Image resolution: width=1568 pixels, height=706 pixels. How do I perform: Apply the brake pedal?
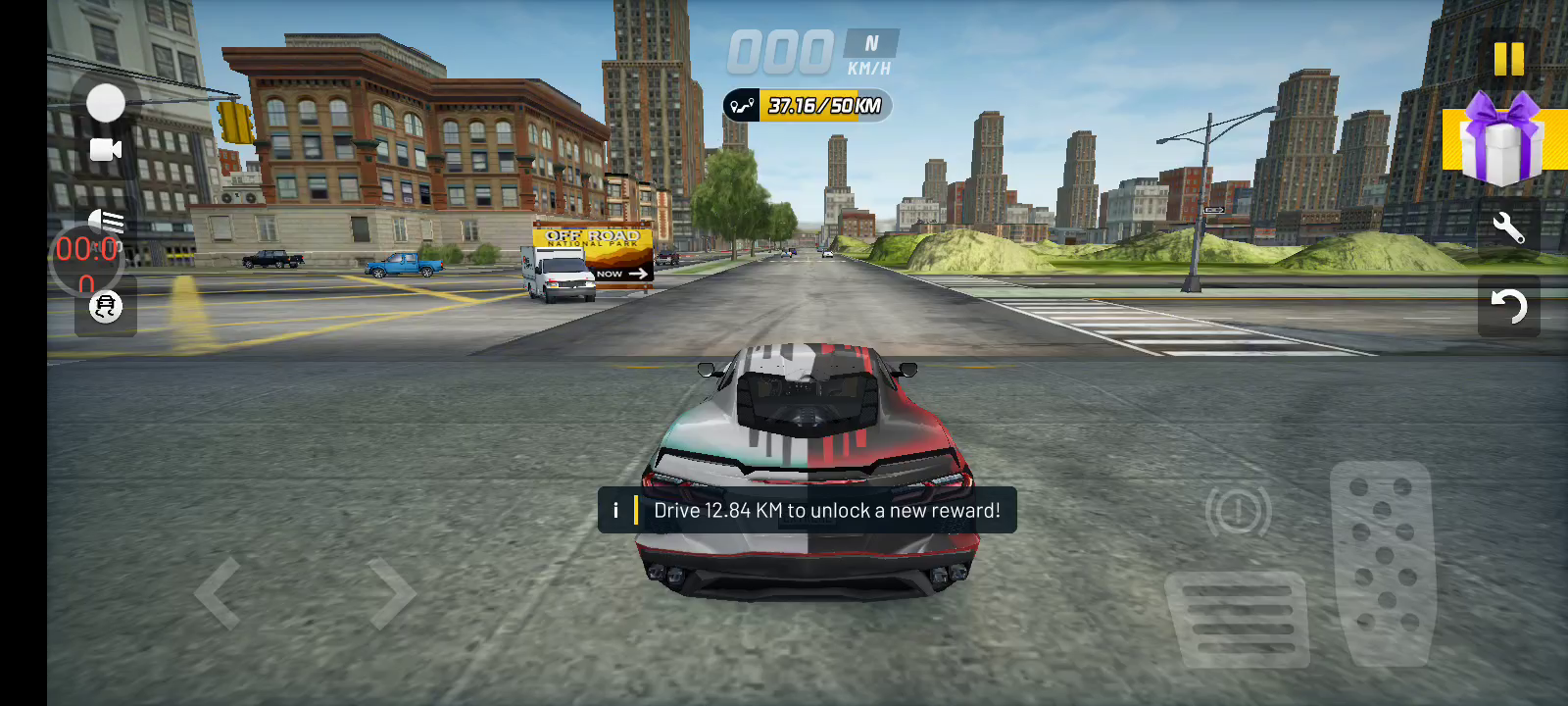(1239, 618)
